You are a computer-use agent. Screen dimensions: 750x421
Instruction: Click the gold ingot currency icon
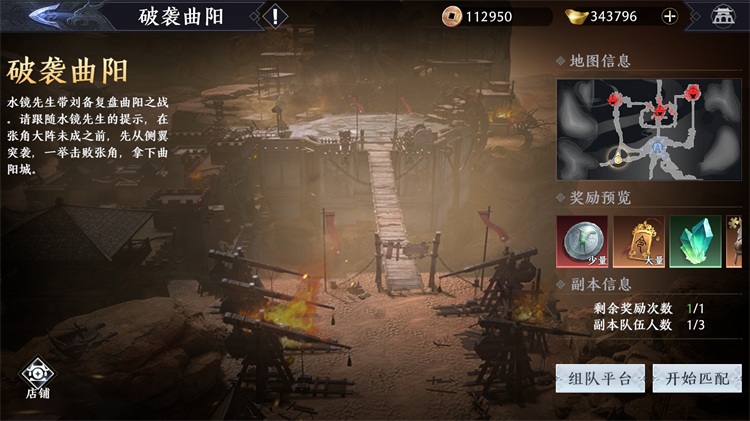pyautogui.click(x=575, y=16)
